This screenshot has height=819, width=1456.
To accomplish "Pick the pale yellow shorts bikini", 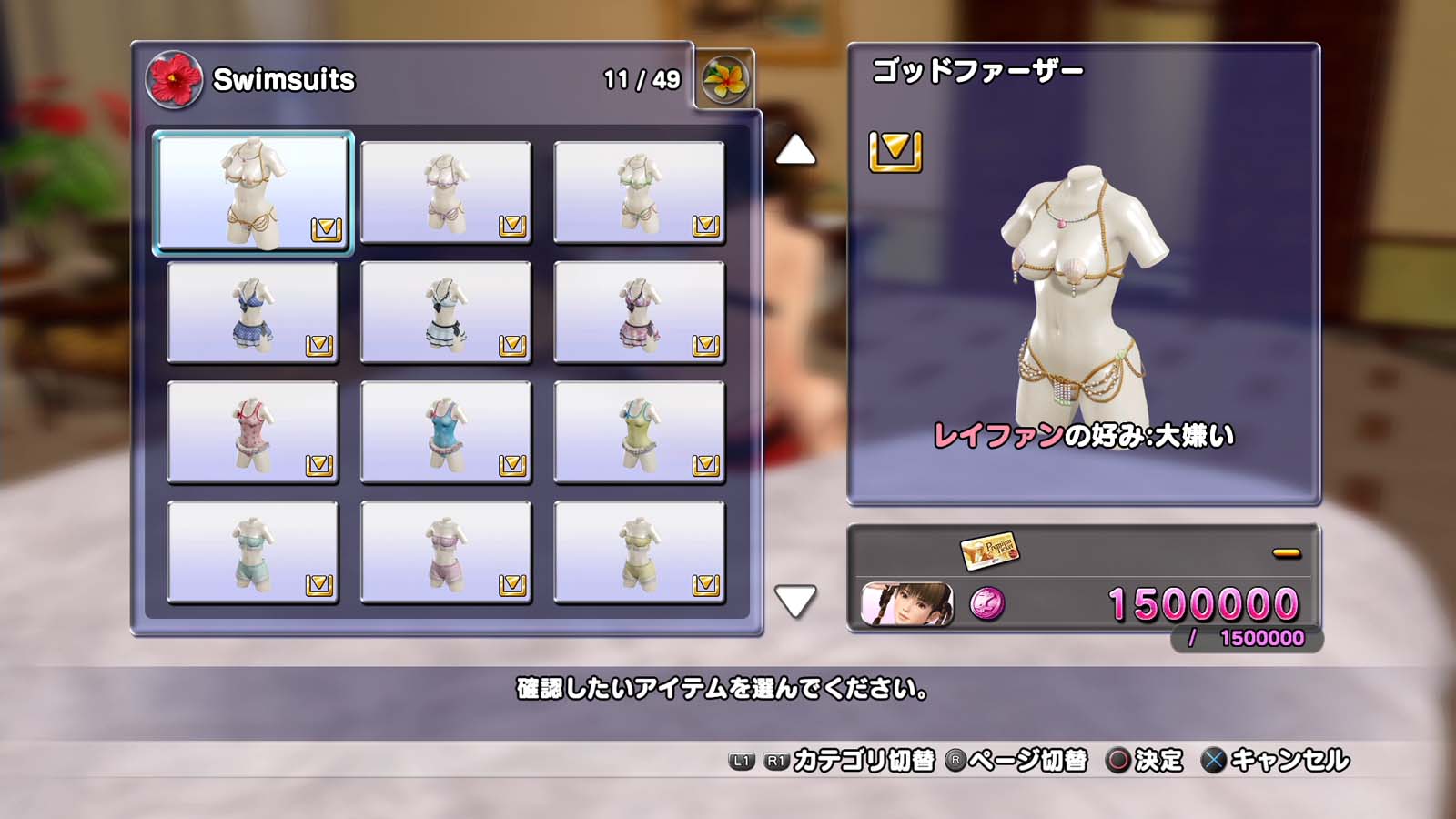I will click(639, 552).
